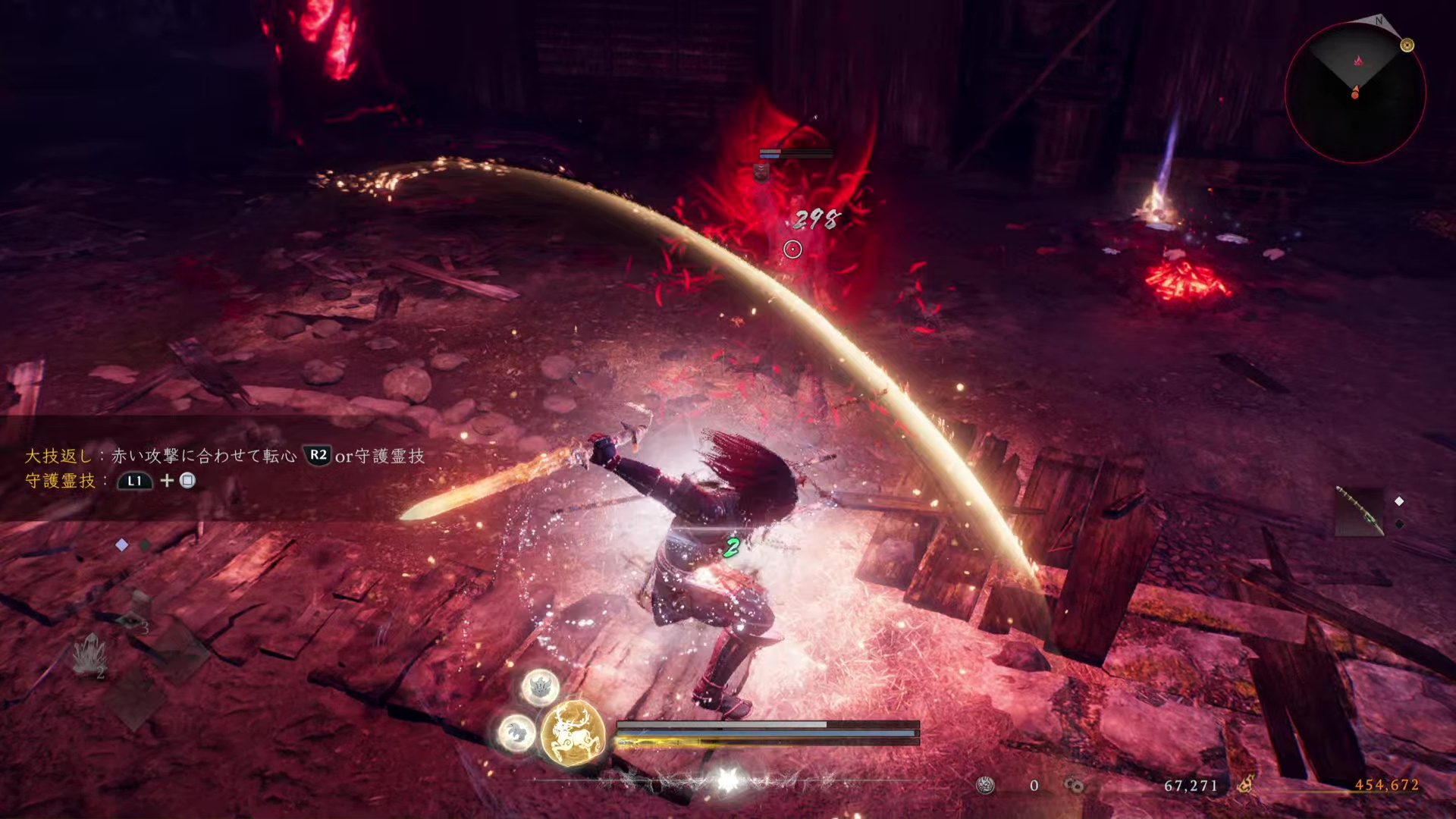Viewport: 1456px width, 819px height.
Task: Click the circular minimap
Action: 1355,93
